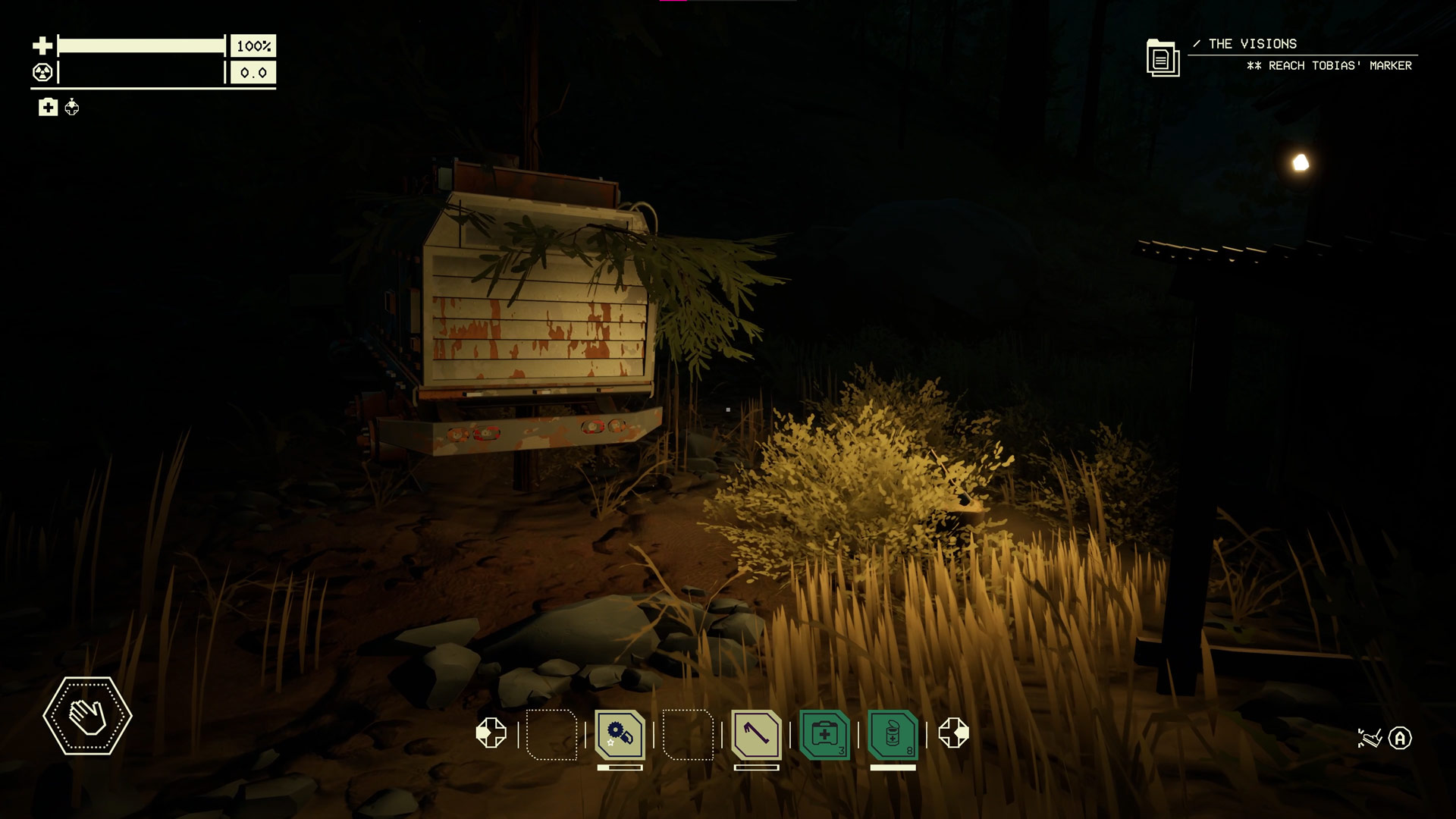Select the scrapper saw tool slot

point(620,734)
